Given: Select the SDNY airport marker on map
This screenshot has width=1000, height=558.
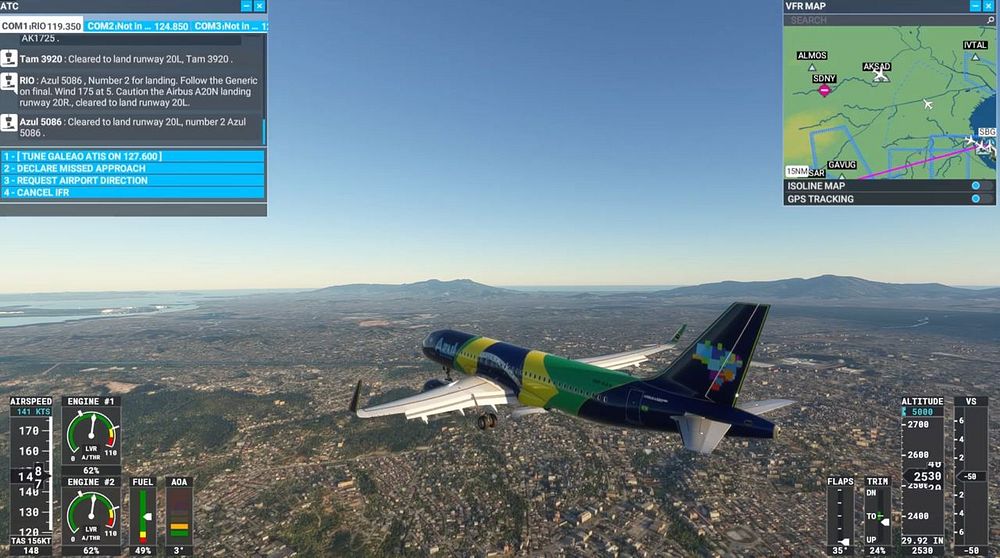Looking at the screenshot, I should click(x=825, y=90).
